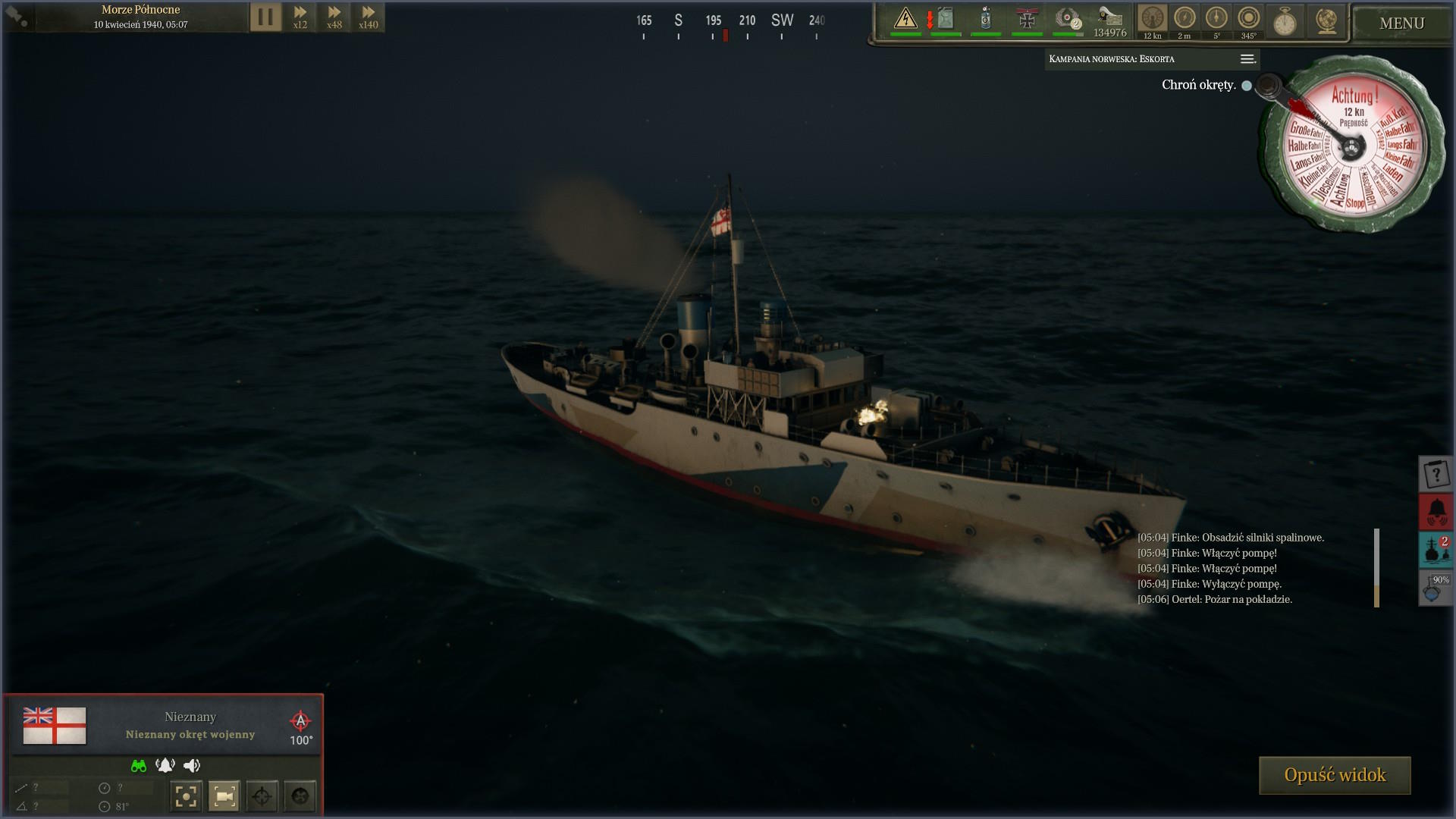Viewport: 1456px width, 819px height.
Task: Set time acceleration to x48
Action: (334, 17)
